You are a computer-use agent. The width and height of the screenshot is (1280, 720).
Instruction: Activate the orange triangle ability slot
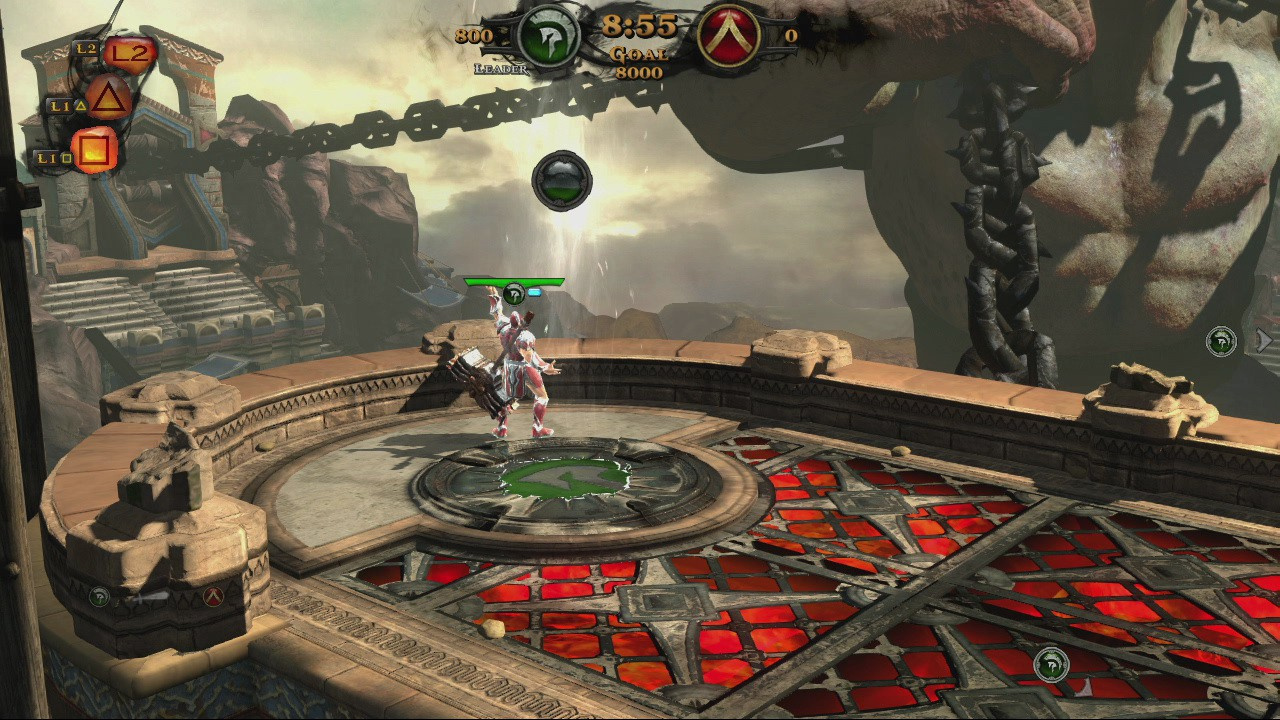tap(110, 100)
